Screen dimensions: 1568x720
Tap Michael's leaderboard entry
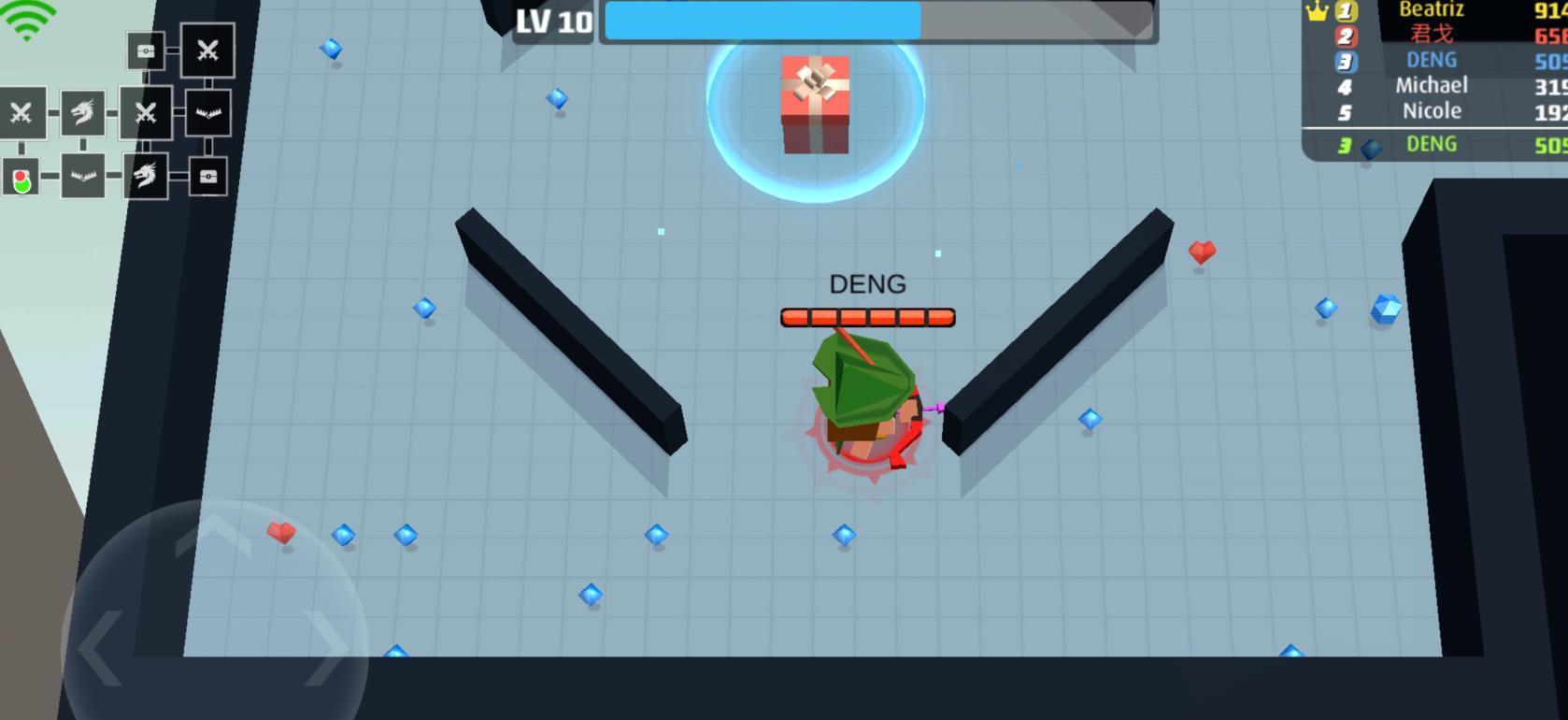(x=1432, y=85)
